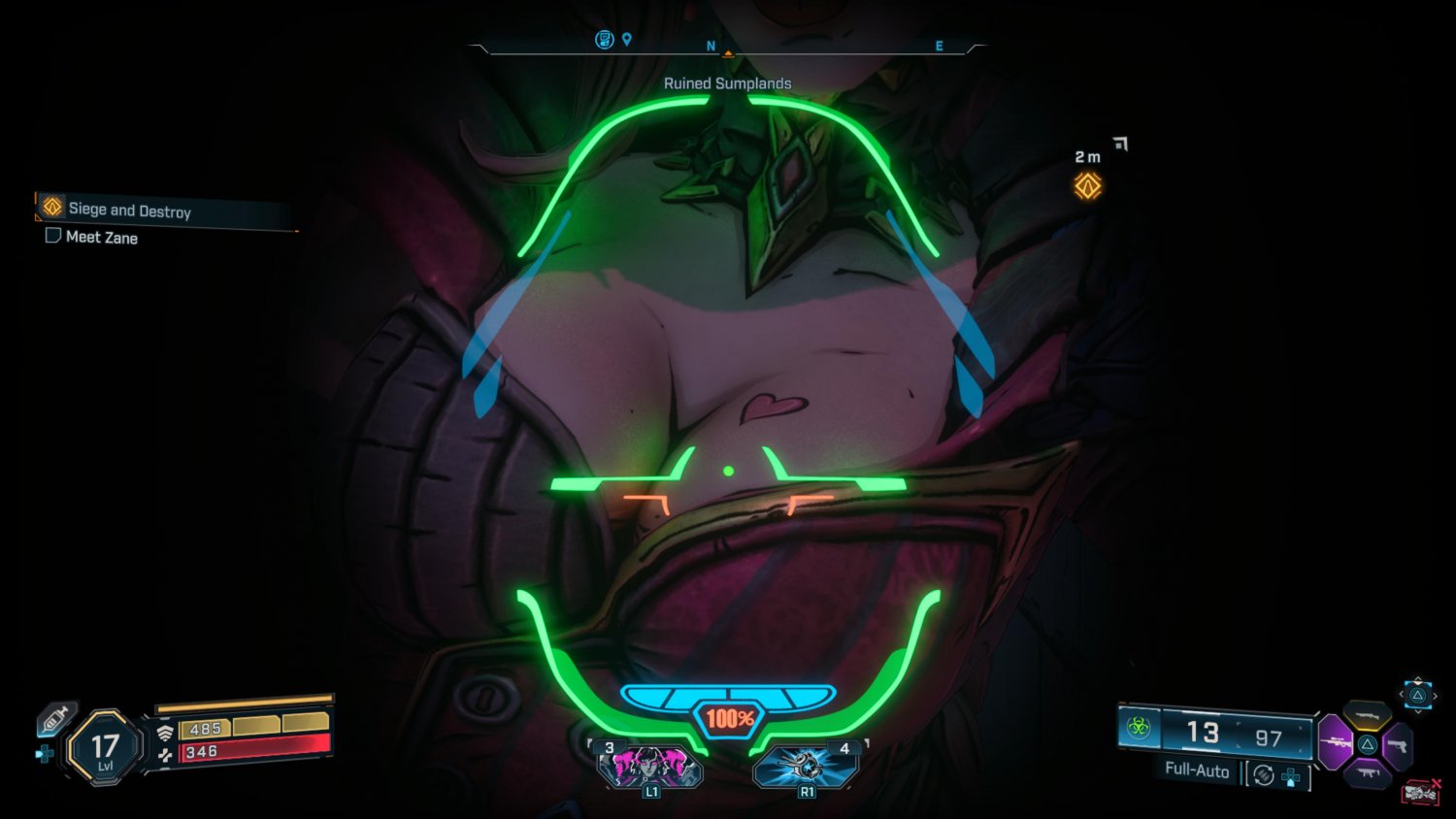Click the Full-Auto fire mode label
This screenshot has width=1456, height=819.
click(1196, 772)
